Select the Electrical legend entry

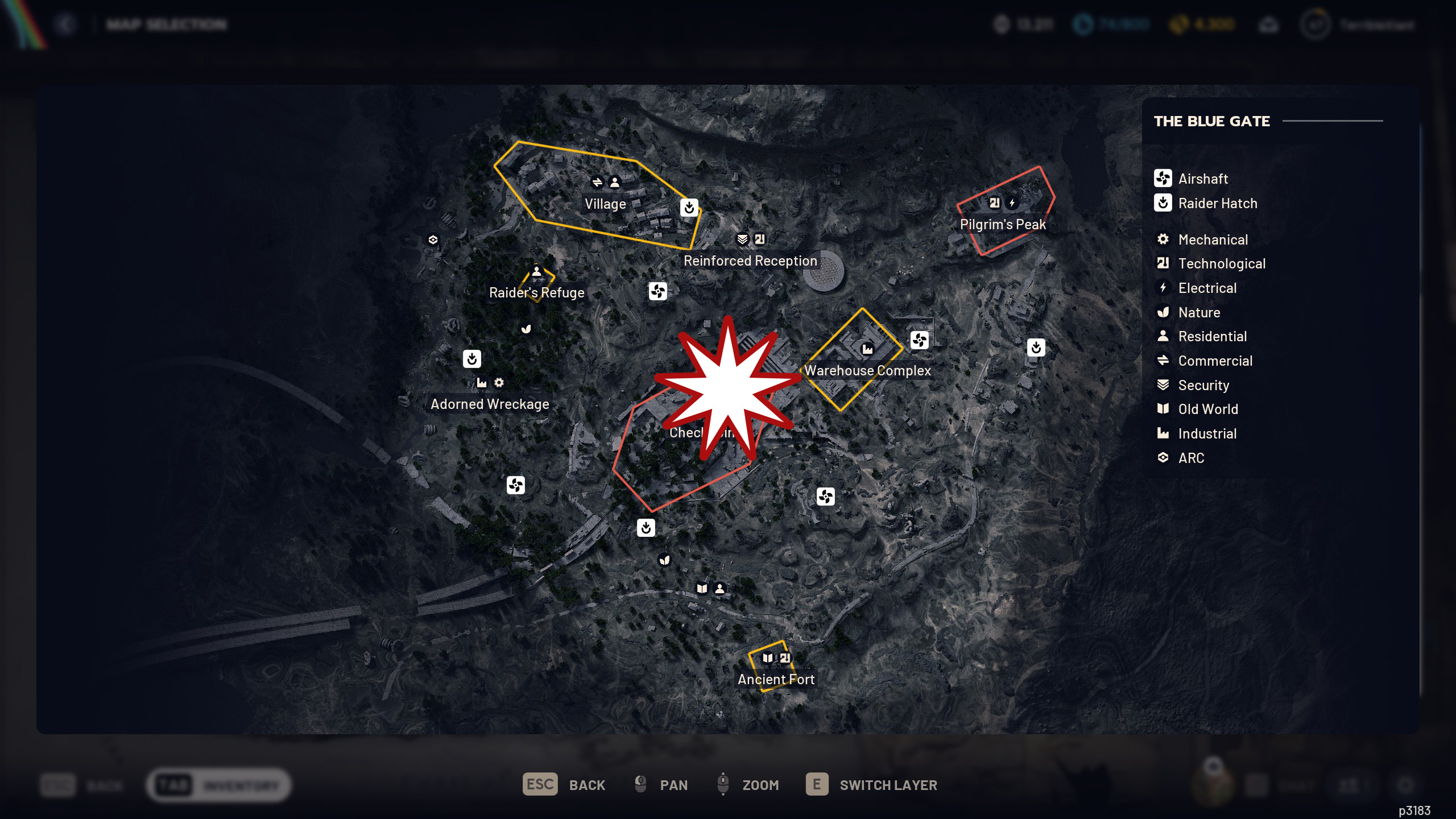click(1207, 288)
